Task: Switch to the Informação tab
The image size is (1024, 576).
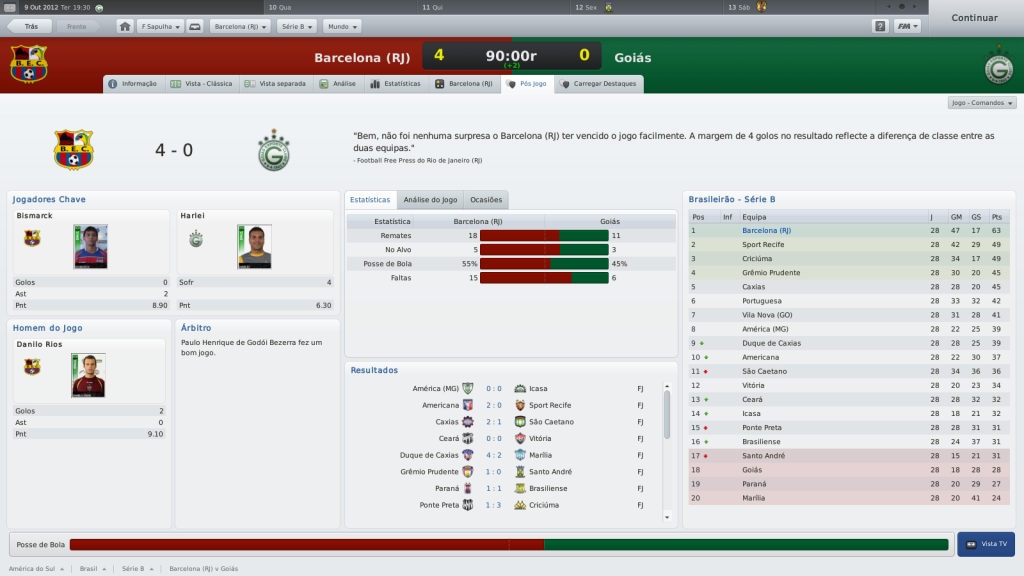Action: tap(133, 84)
